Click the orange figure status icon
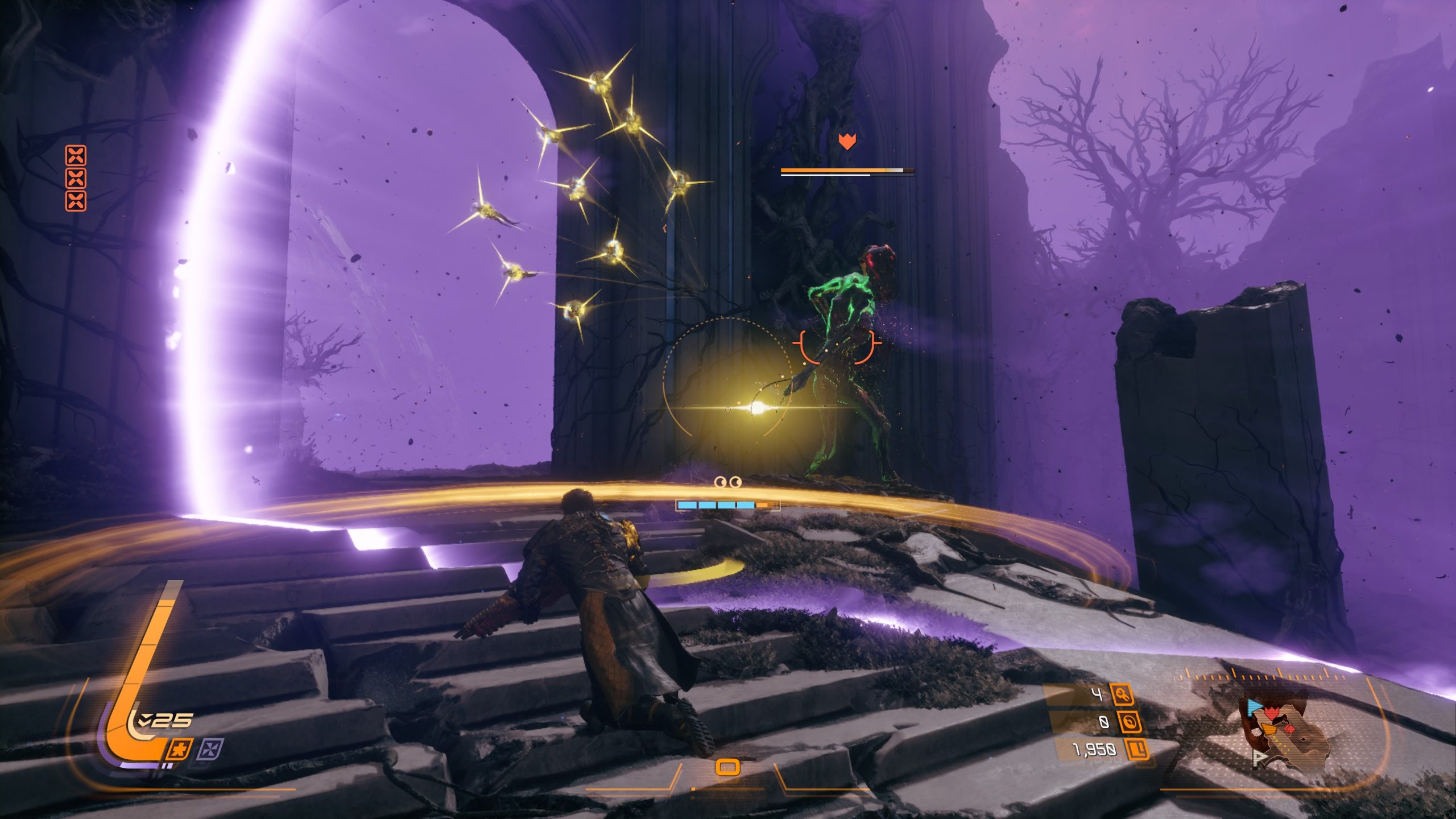The width and height of the screenshot is (1456, 819). (x=180, y=750)
